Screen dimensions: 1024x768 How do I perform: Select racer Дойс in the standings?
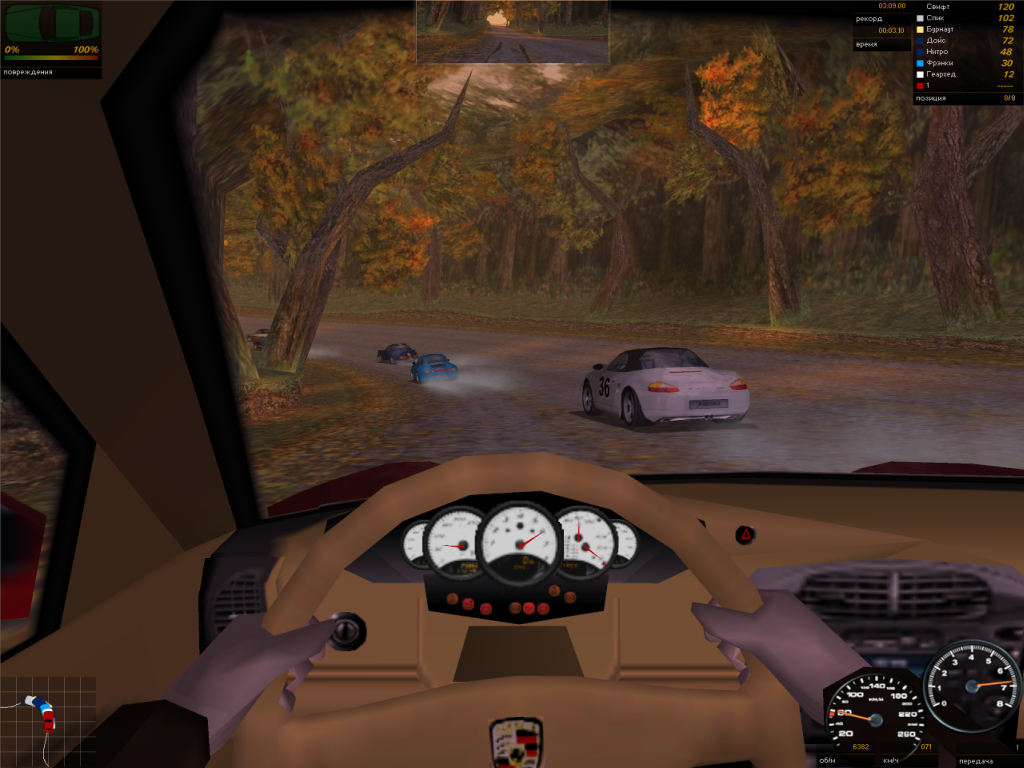click(x=938, y=41)
